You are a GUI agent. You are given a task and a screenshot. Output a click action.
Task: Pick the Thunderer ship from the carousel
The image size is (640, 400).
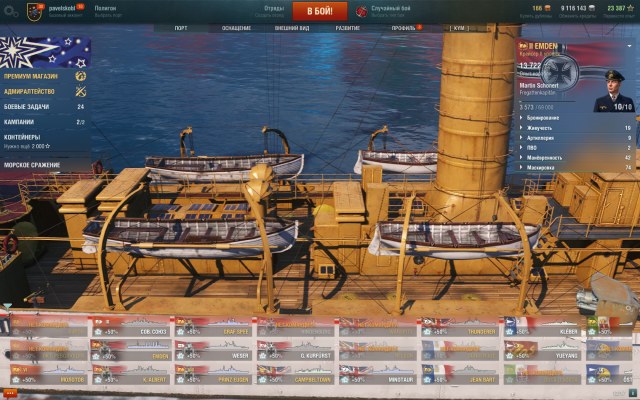459,329
